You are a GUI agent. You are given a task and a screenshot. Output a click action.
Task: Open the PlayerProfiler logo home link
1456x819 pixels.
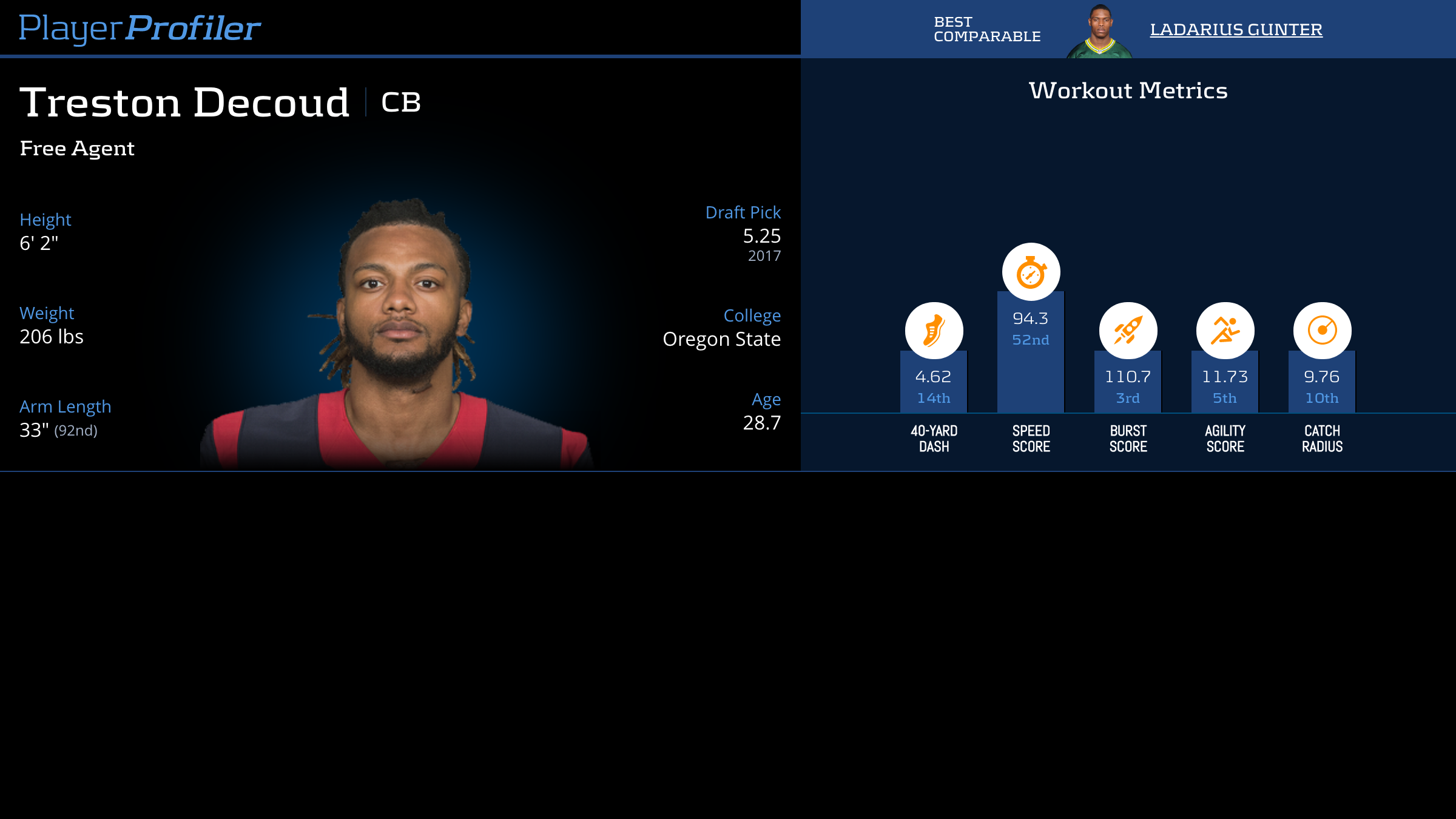140,29
